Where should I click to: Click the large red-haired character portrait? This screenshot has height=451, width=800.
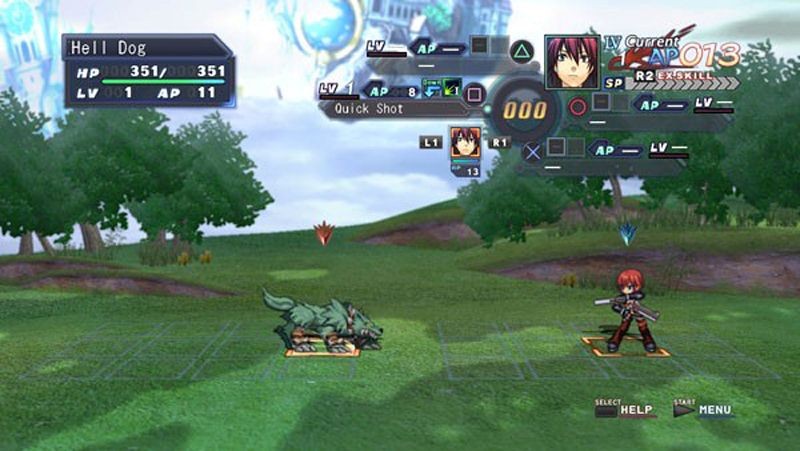[572, 62]
